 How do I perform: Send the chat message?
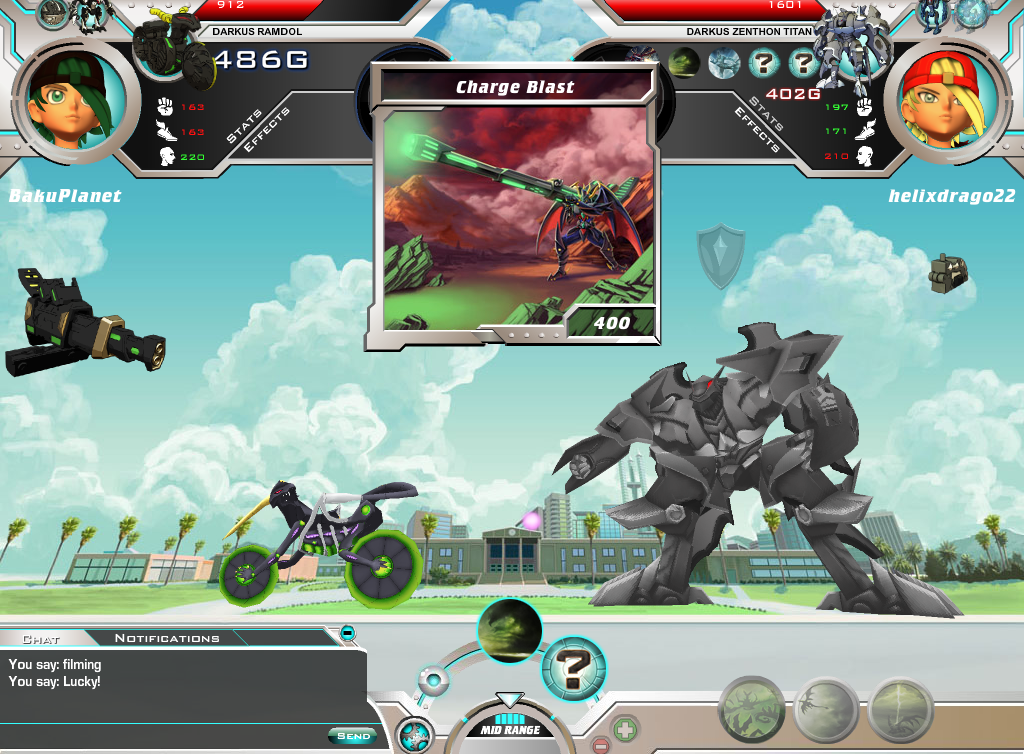pos(353,736)
